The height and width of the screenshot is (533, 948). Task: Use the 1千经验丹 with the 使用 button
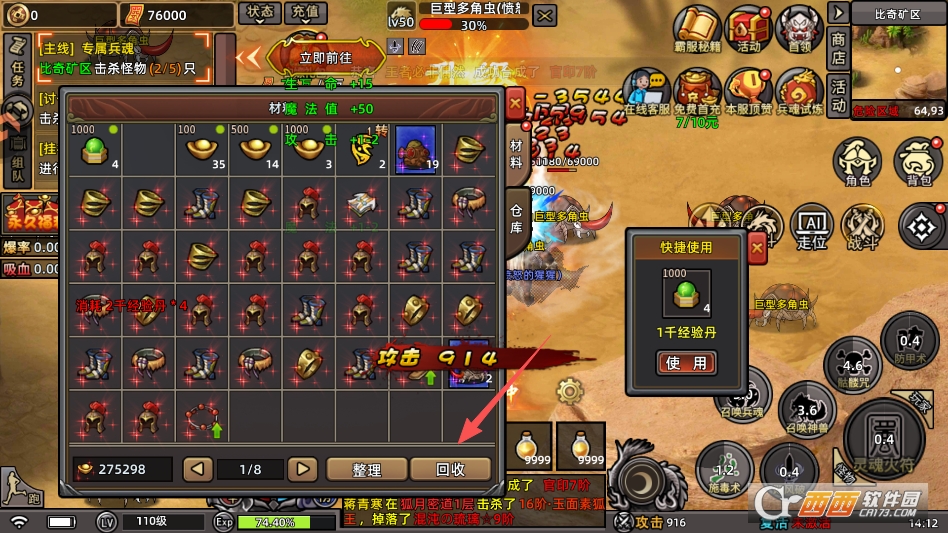[686, 363]
